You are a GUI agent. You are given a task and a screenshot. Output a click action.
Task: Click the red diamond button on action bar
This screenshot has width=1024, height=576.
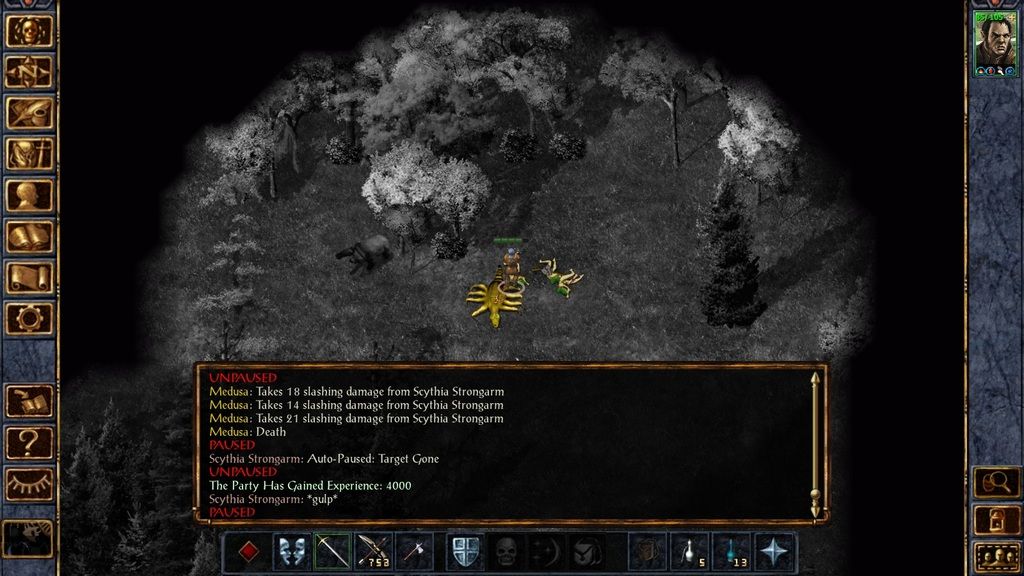248,552
